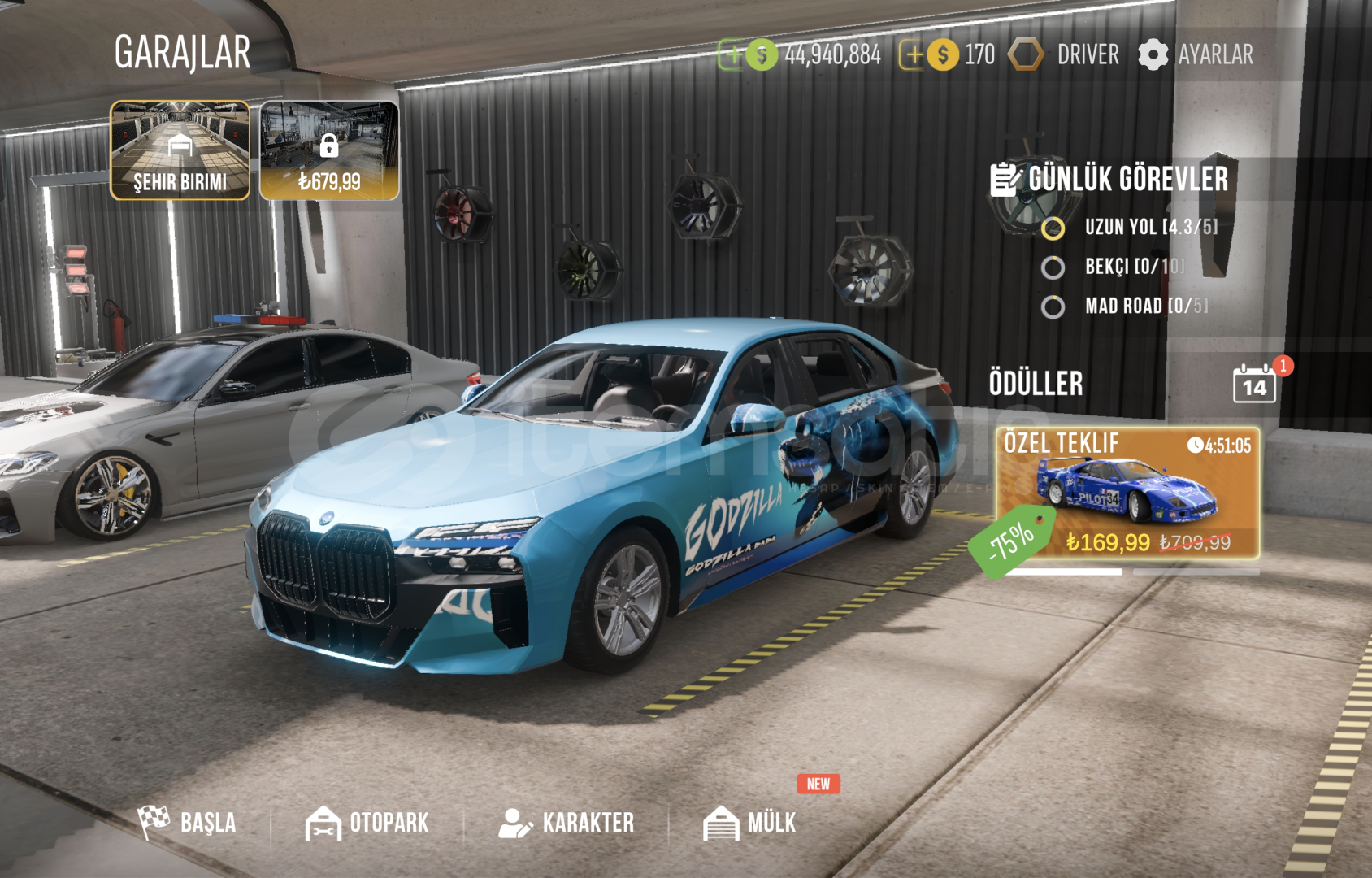Unlock the locked ₺679,99 garage

329,150
